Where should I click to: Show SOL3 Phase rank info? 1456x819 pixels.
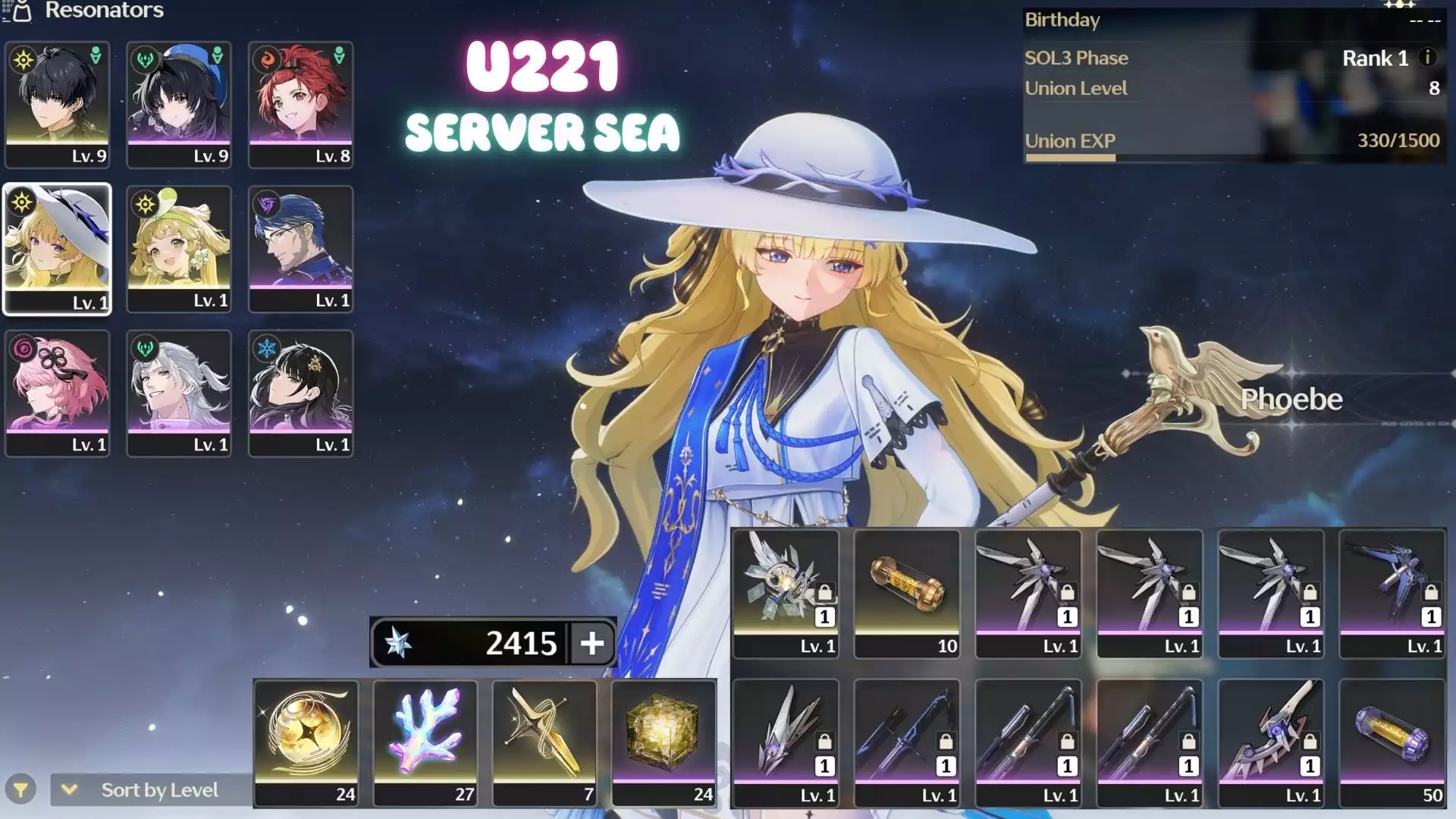pyautogui.click(x=1427, y=58)
